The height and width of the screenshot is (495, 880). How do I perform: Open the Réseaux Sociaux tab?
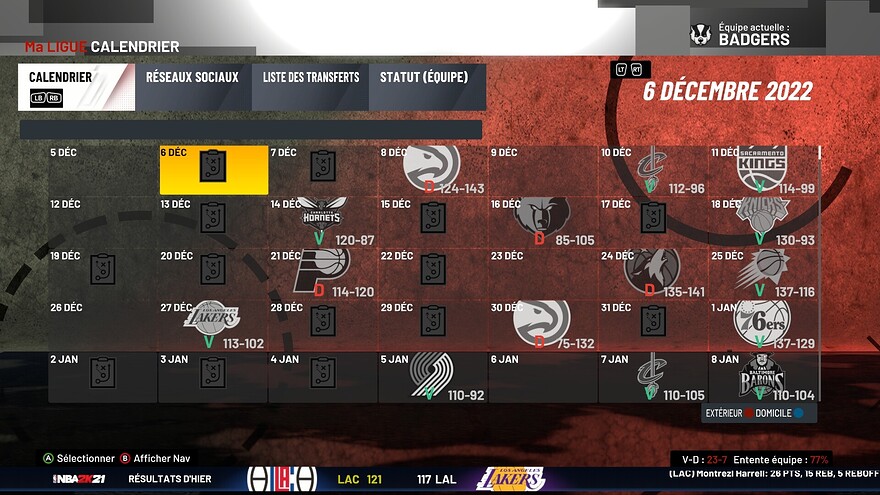[x=192, y=87]
